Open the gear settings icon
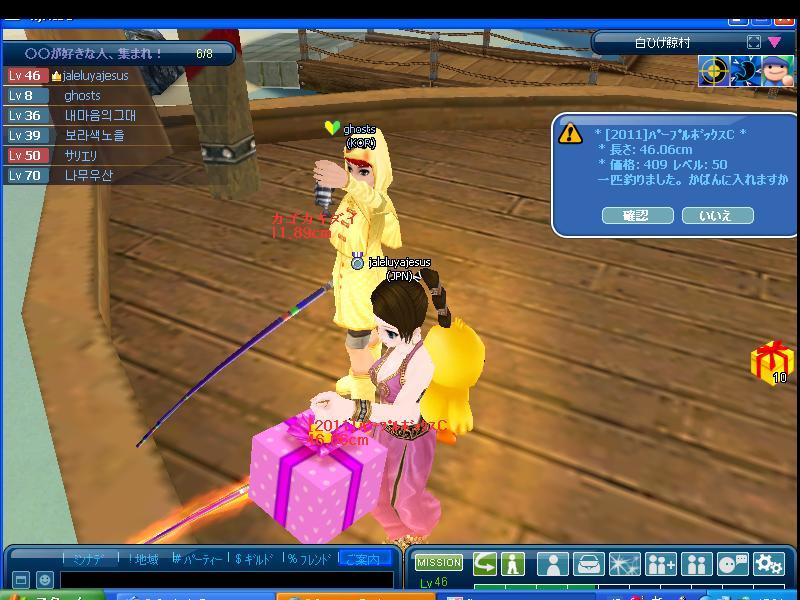This screenshot has height=600, width=800. [769, 564]
